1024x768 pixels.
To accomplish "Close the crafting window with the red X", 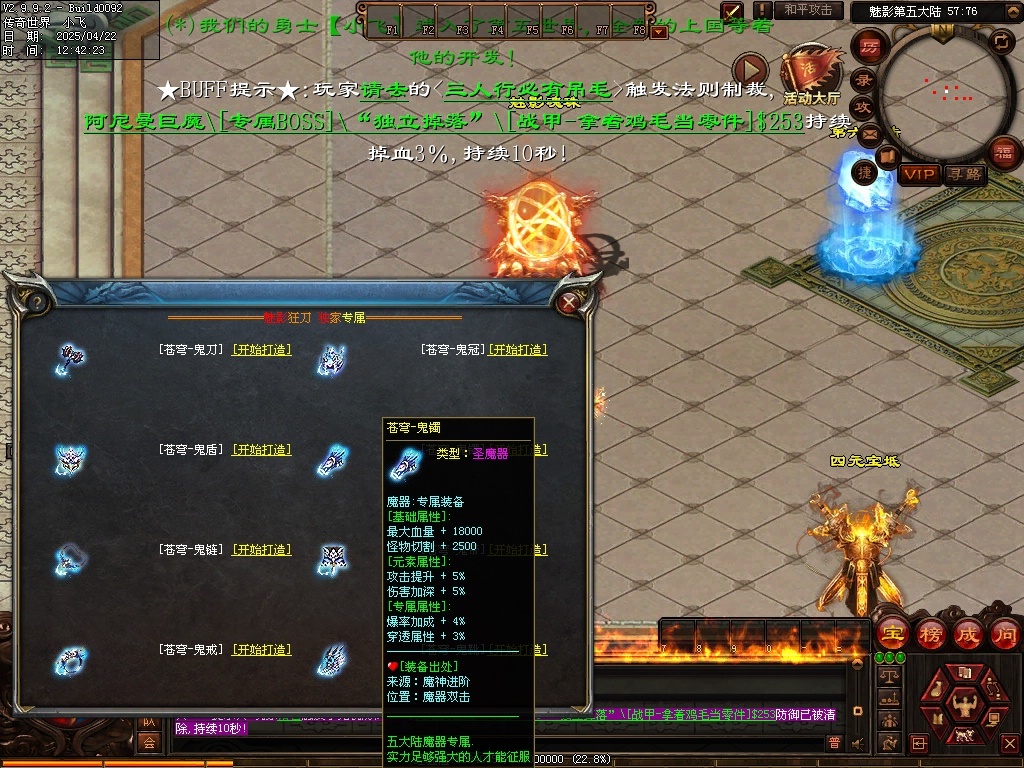I will click(570, 301).
